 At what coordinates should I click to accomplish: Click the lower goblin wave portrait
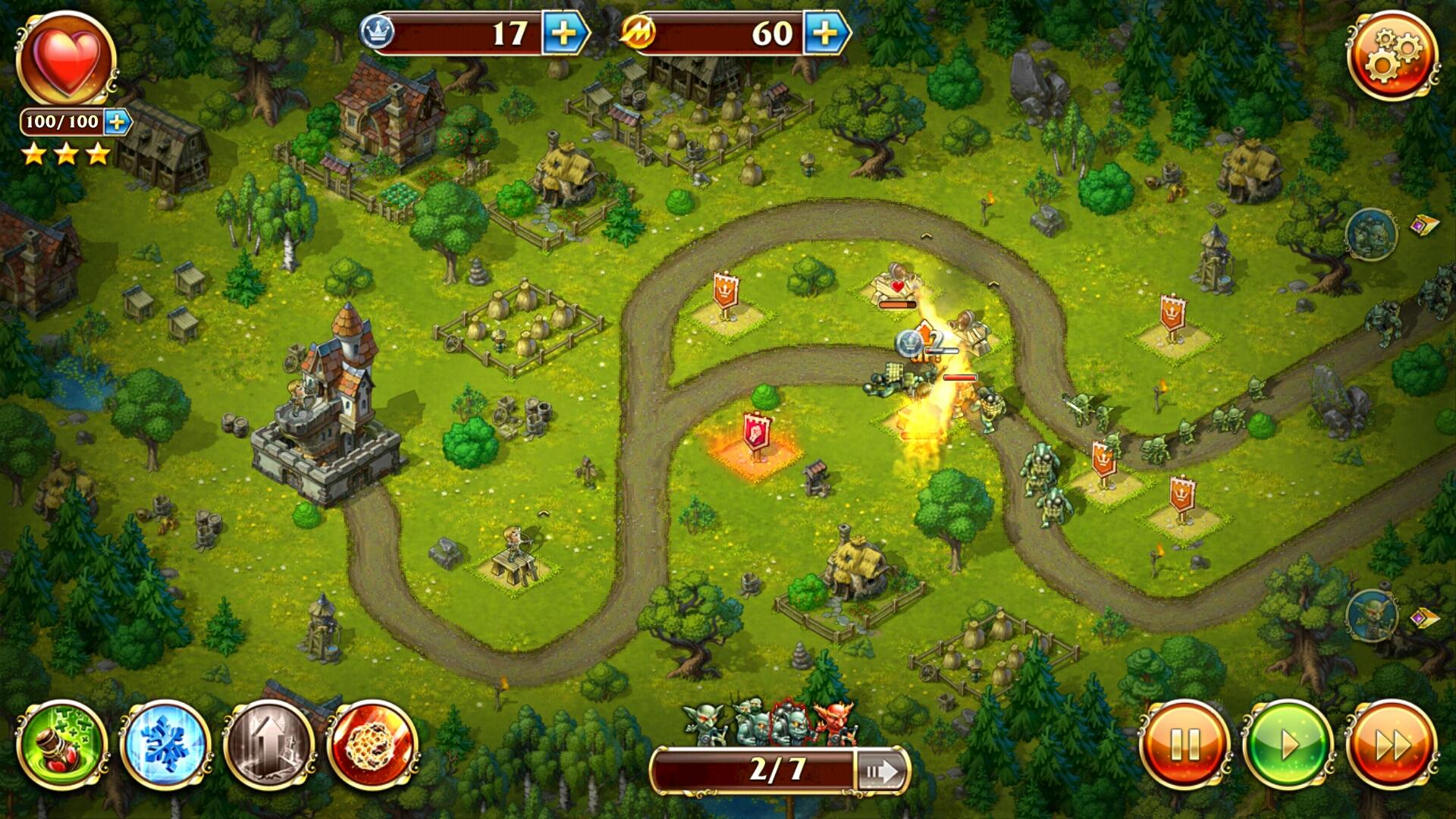point(1371,614)
